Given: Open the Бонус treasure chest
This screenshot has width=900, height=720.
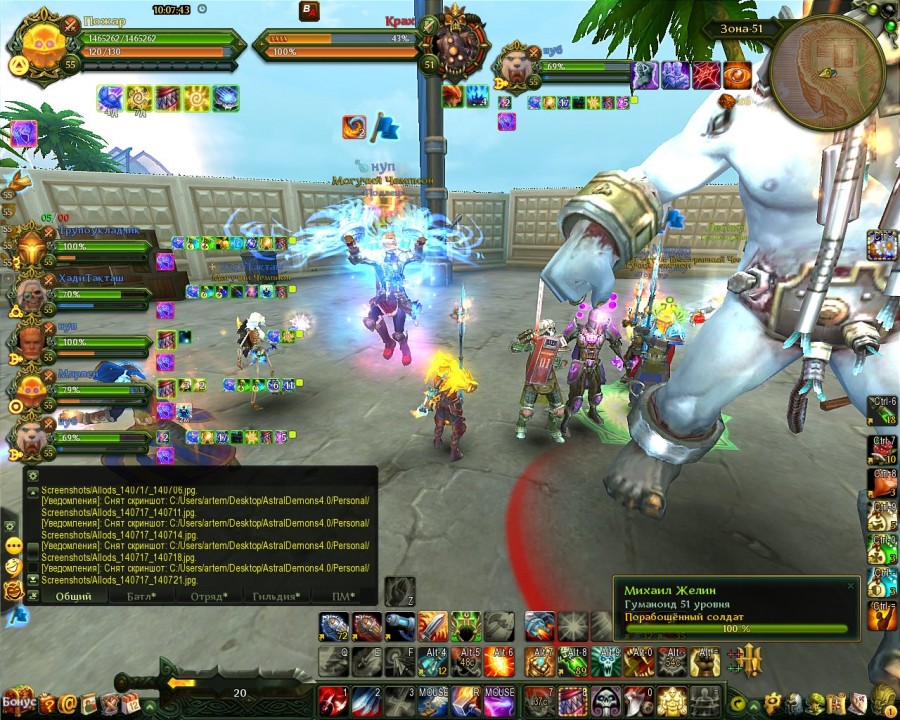Looking at the screenshot, I should tap(19, 700).
